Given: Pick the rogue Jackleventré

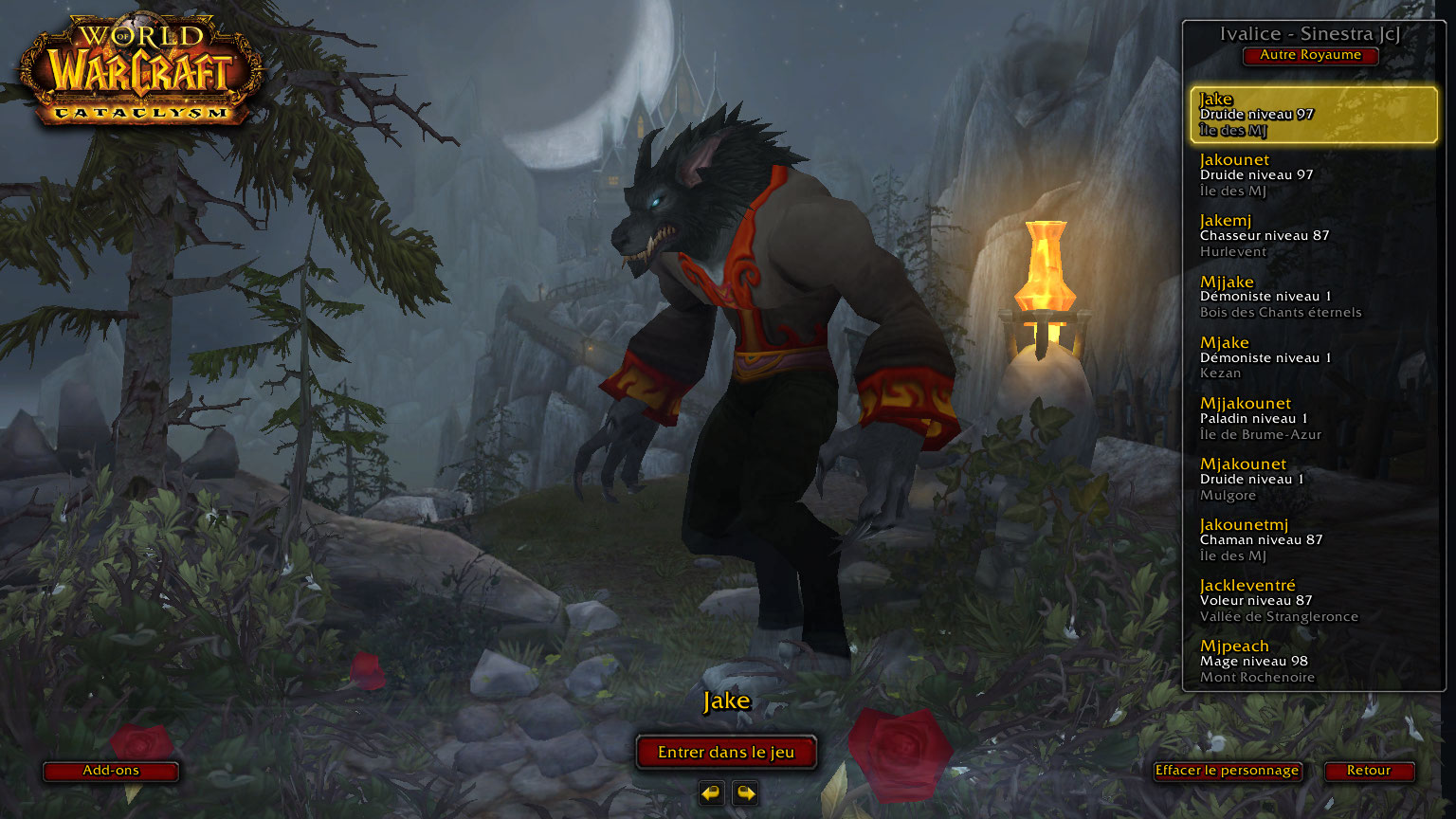Looking at the screenshot, I should pyautogui.click(x=1313, y=600).
